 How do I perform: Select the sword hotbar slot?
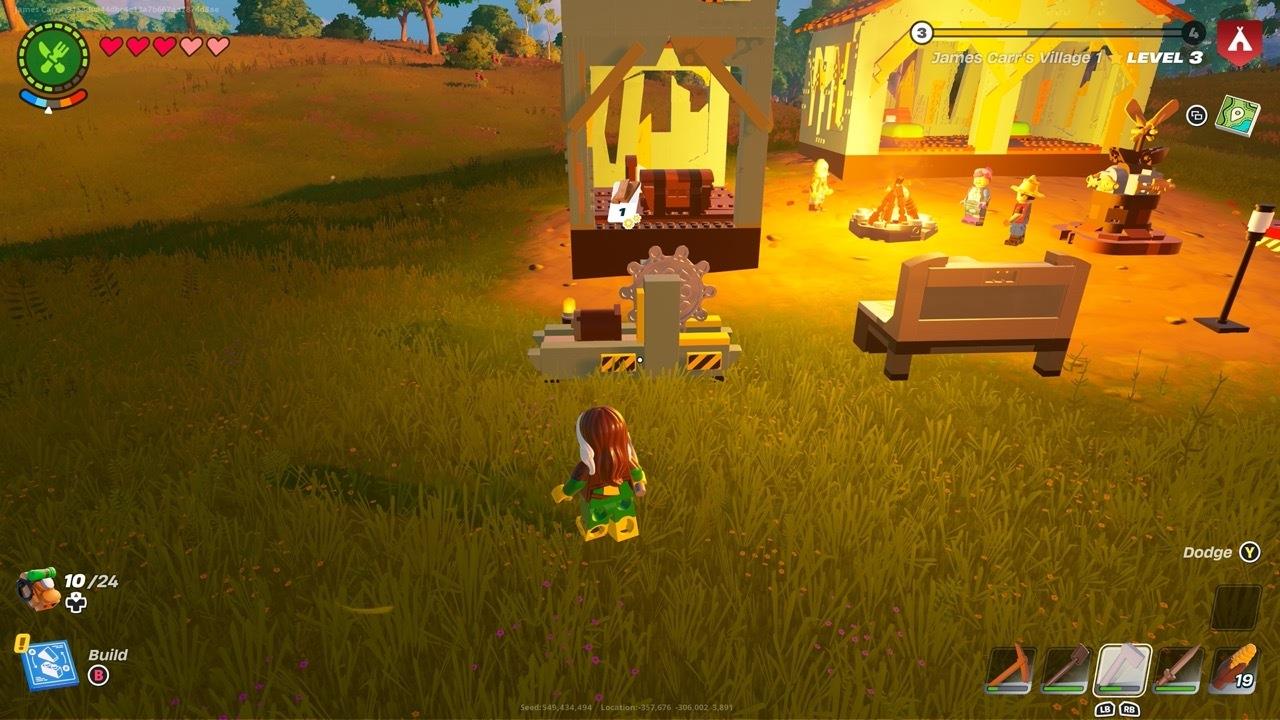point(1178,668)
